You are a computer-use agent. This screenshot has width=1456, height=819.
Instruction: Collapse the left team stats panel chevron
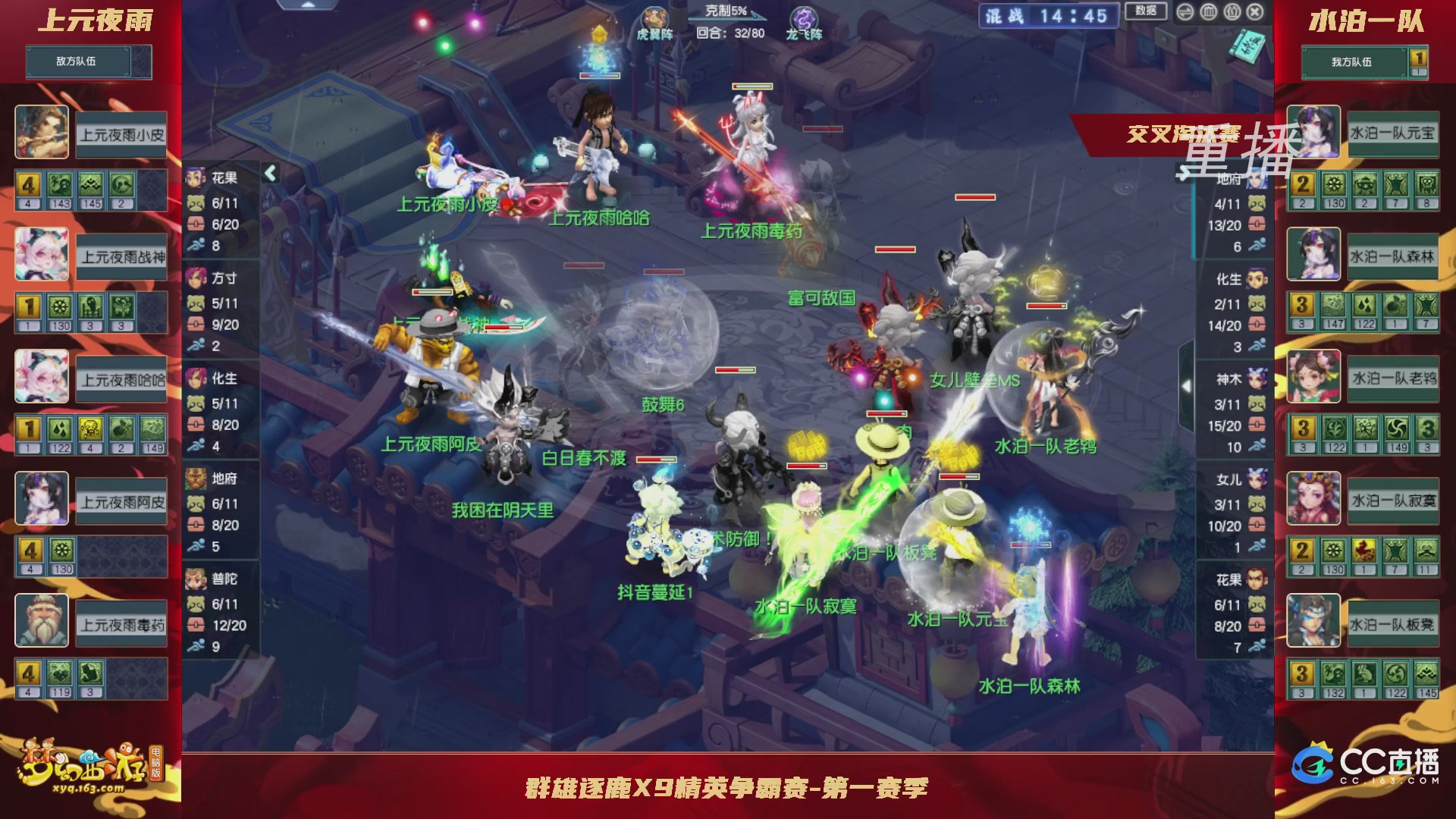[270, 173]
